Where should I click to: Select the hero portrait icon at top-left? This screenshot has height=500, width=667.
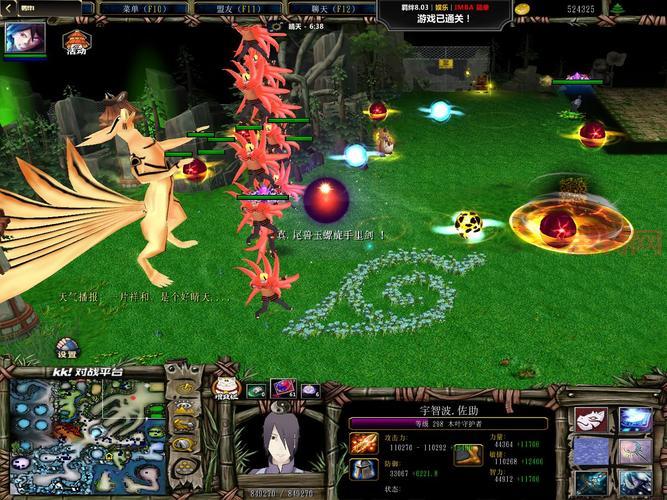20,39
